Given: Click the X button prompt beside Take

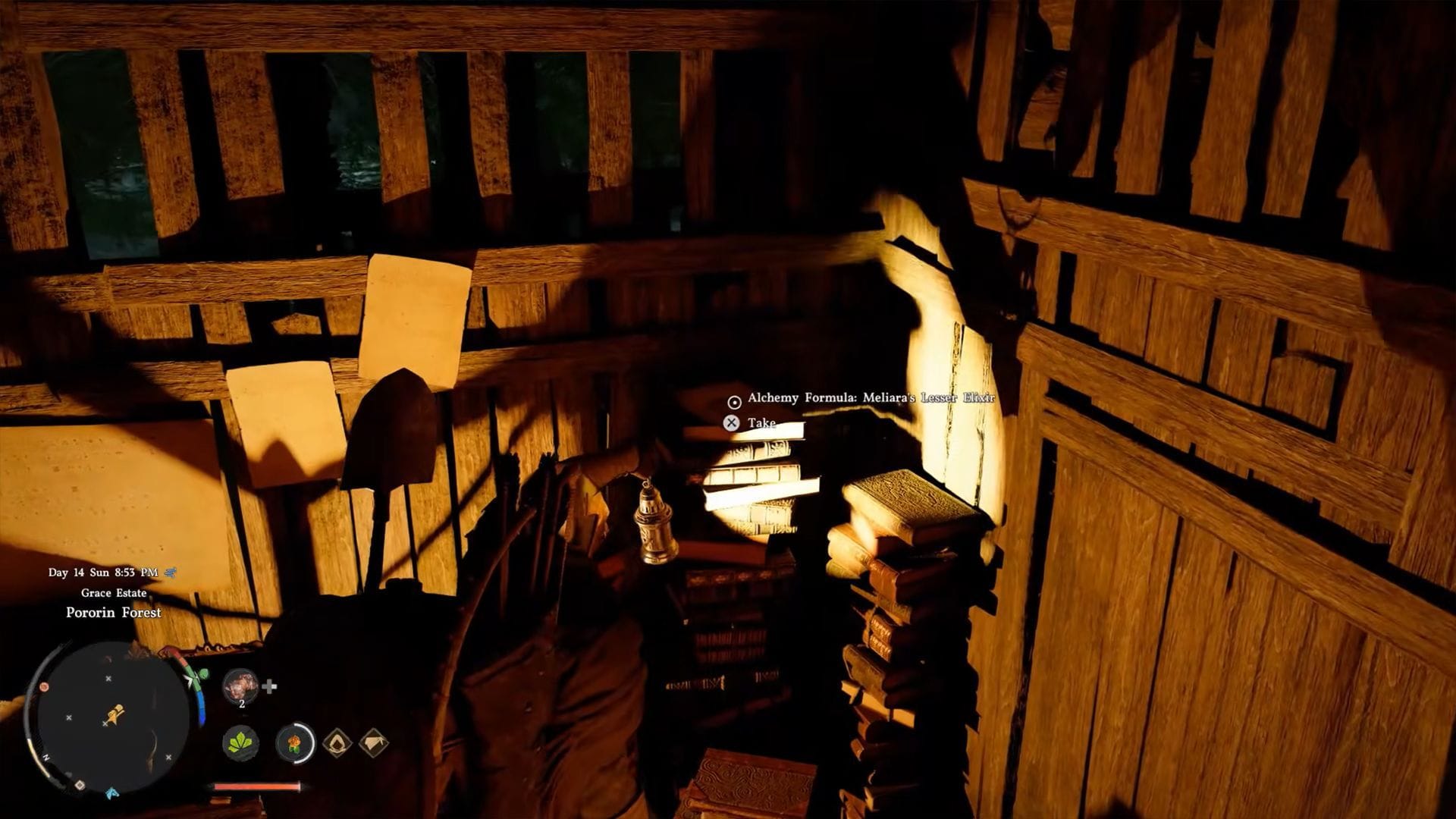Looking at the screenshot, I should click(732, 423).
